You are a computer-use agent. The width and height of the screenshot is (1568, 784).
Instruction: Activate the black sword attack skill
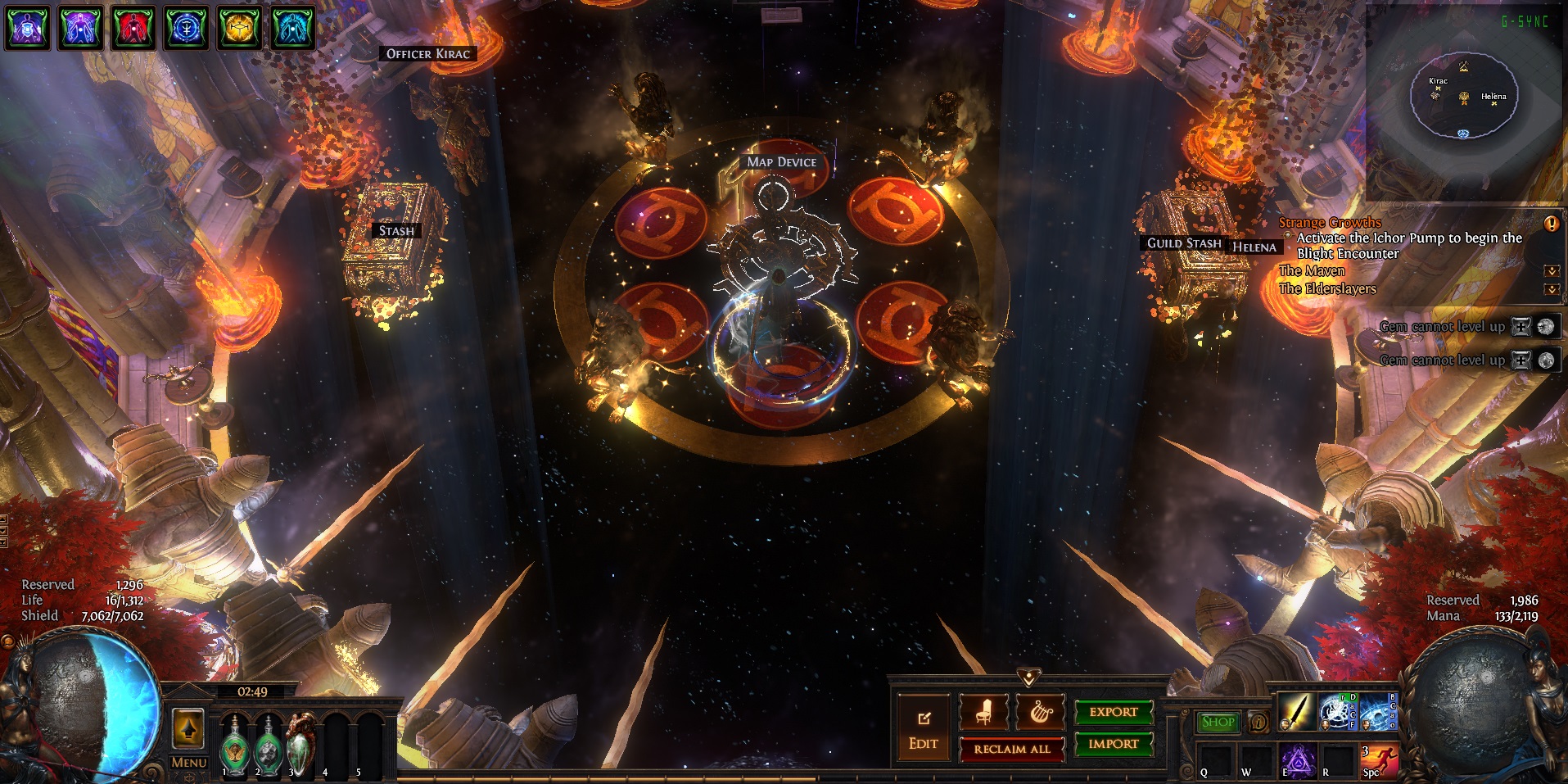pos(1296,712)
